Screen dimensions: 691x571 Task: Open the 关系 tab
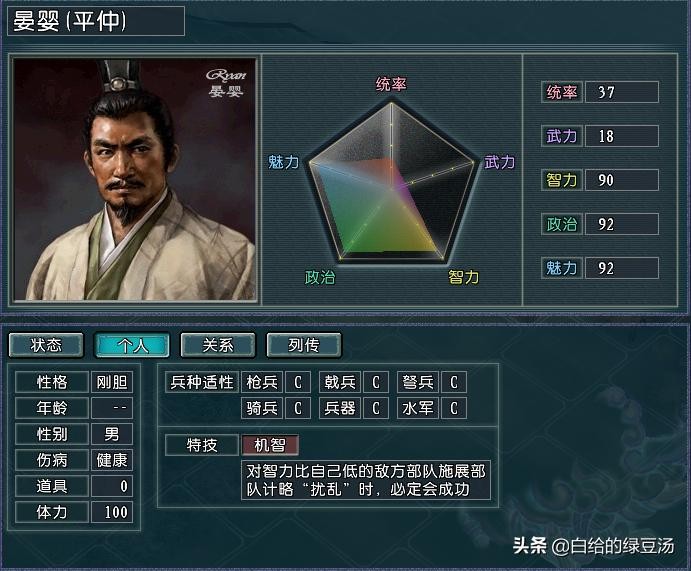click(218, 345)
